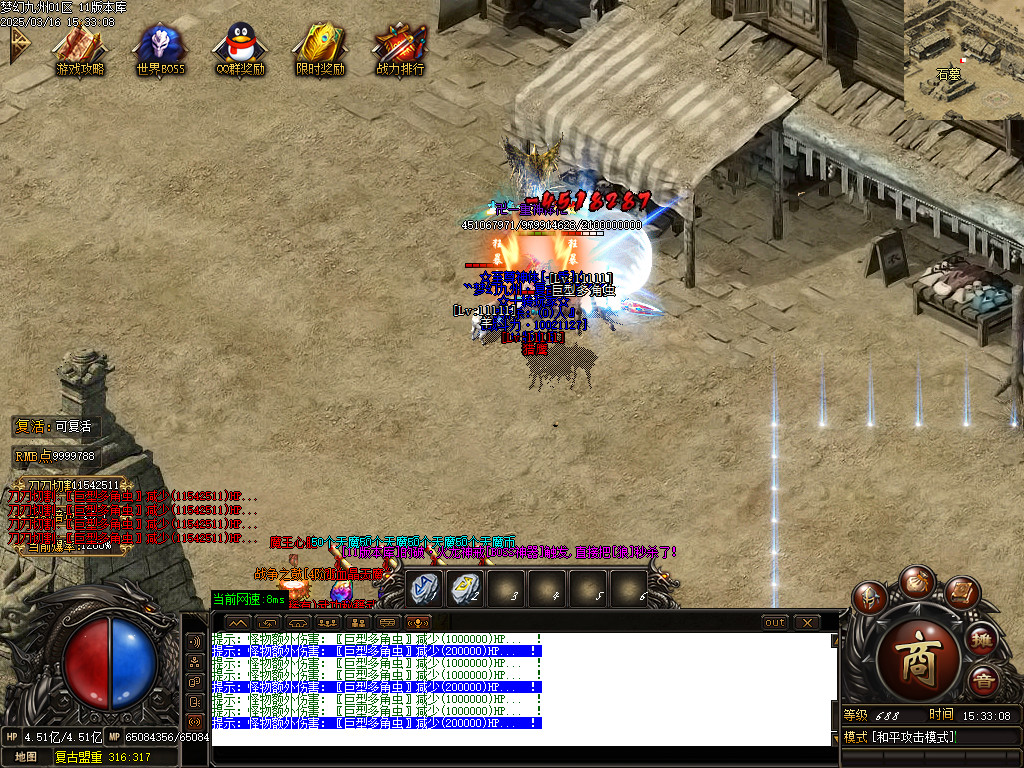The width and height of the screenshot is (1024, 768).
Task: Click the round 摊 stall button
Action: [983, 640]
